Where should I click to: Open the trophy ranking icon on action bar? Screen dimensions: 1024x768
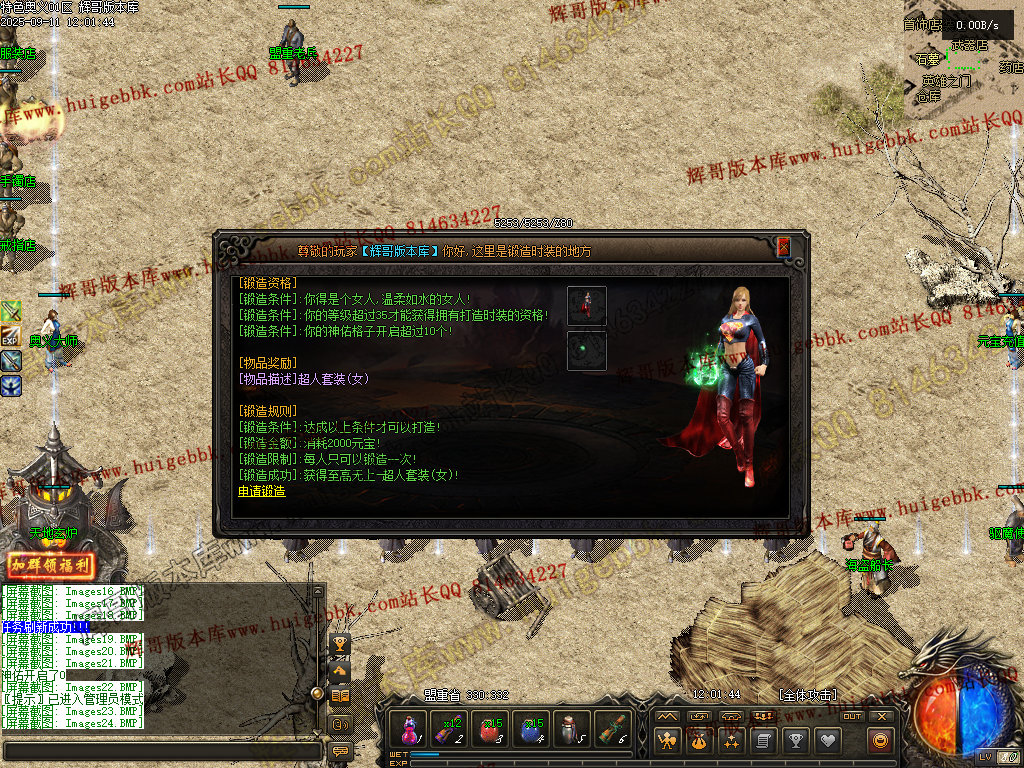796,741
